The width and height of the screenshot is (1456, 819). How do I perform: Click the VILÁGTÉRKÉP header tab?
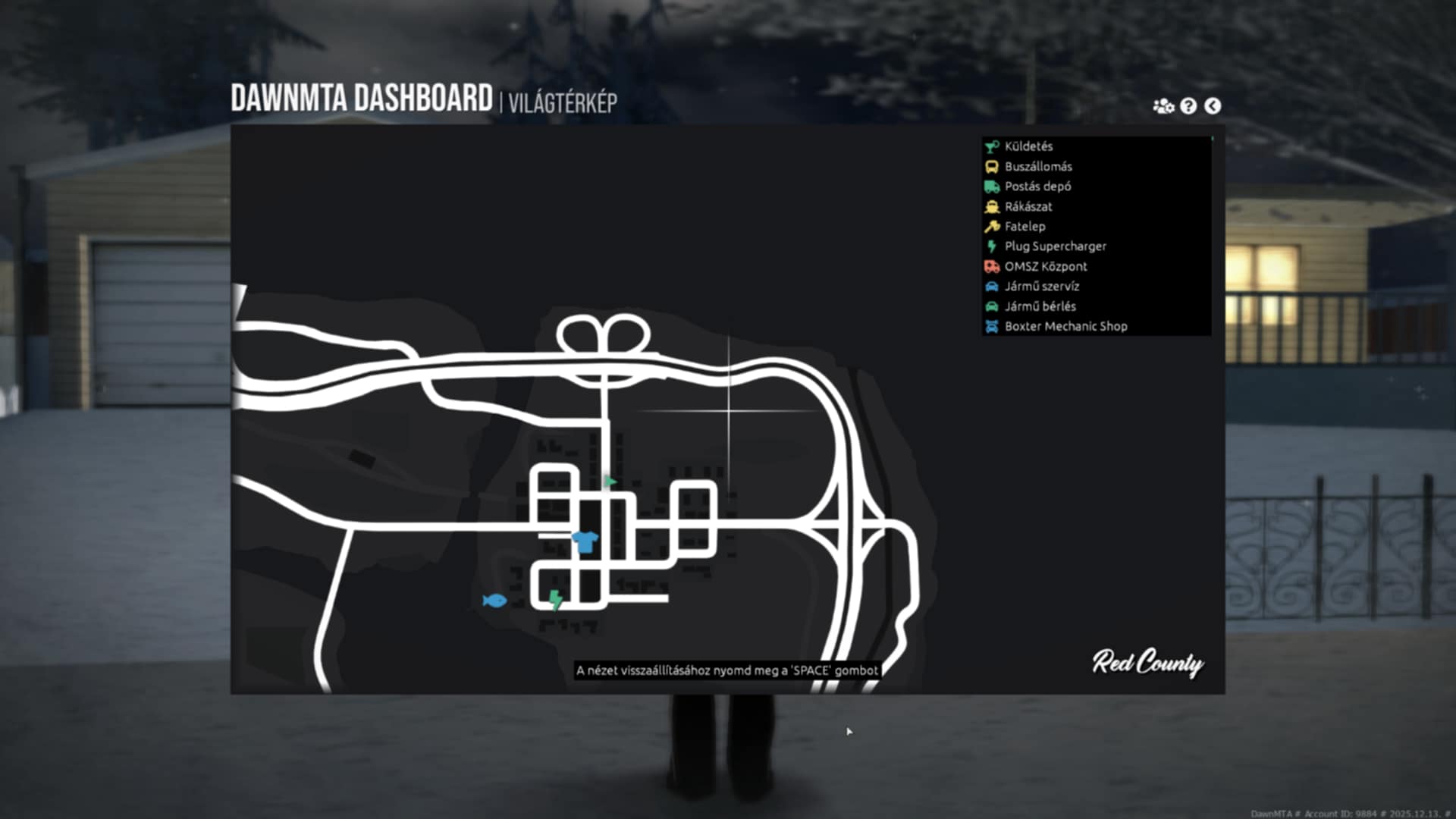[563, 99]
